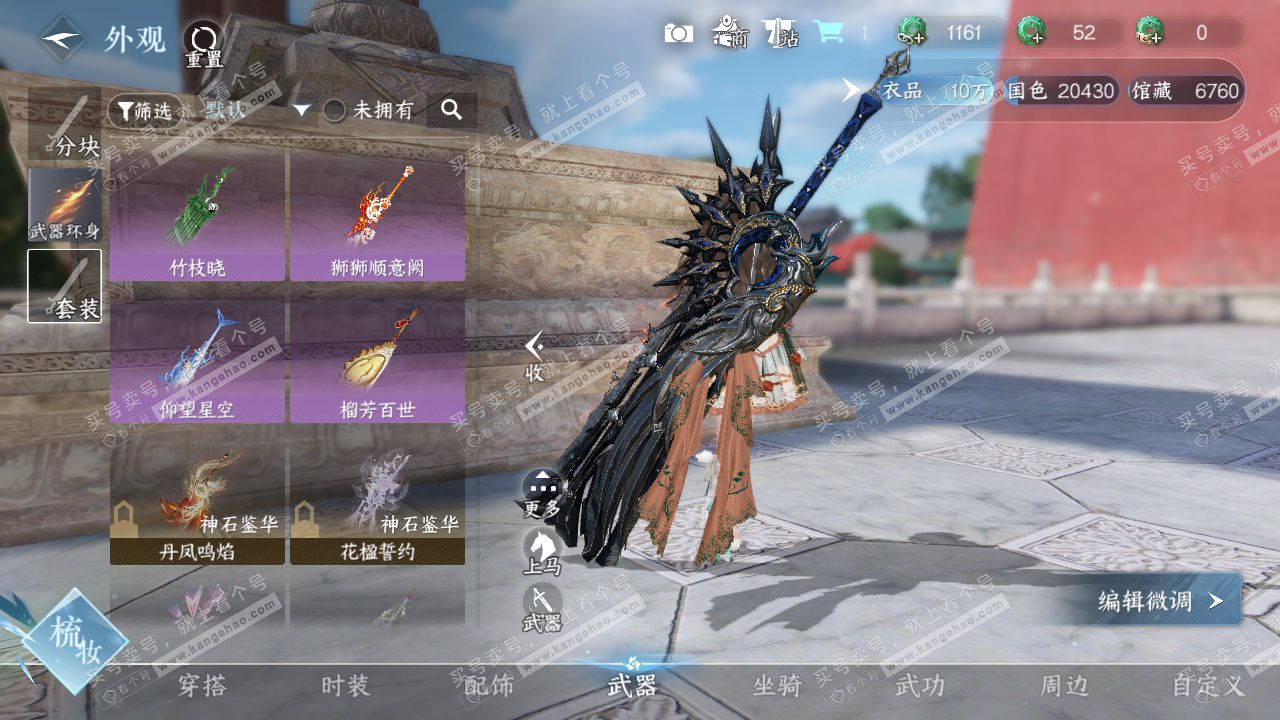Screen dimensions: 1280x720
Task: Collapse the panel with 收 arrow
Action: pyautogui.click(x=535, y=355)
